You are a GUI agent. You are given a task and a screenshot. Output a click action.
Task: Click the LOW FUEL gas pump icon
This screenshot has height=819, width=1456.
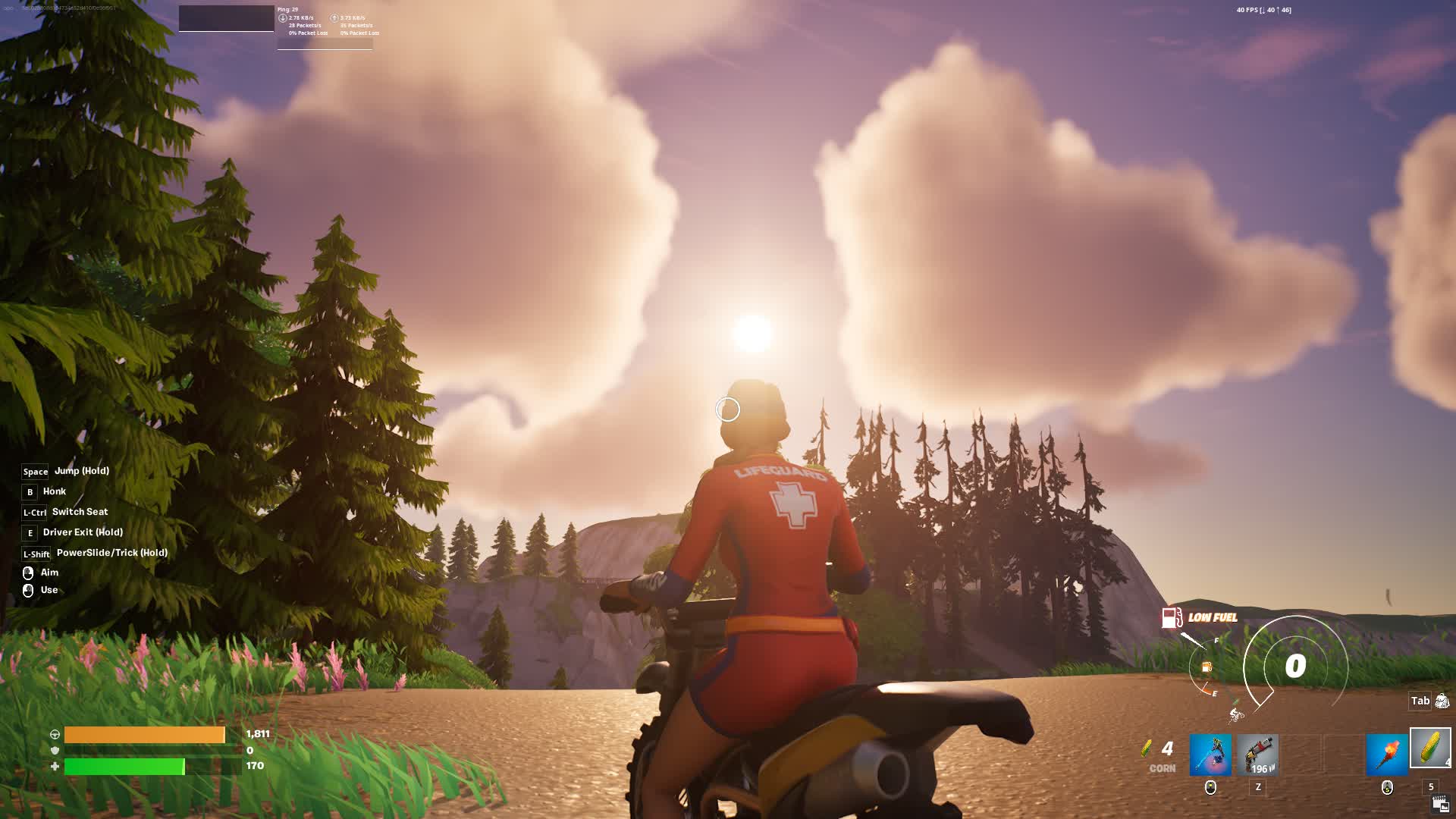(1171, 618)
